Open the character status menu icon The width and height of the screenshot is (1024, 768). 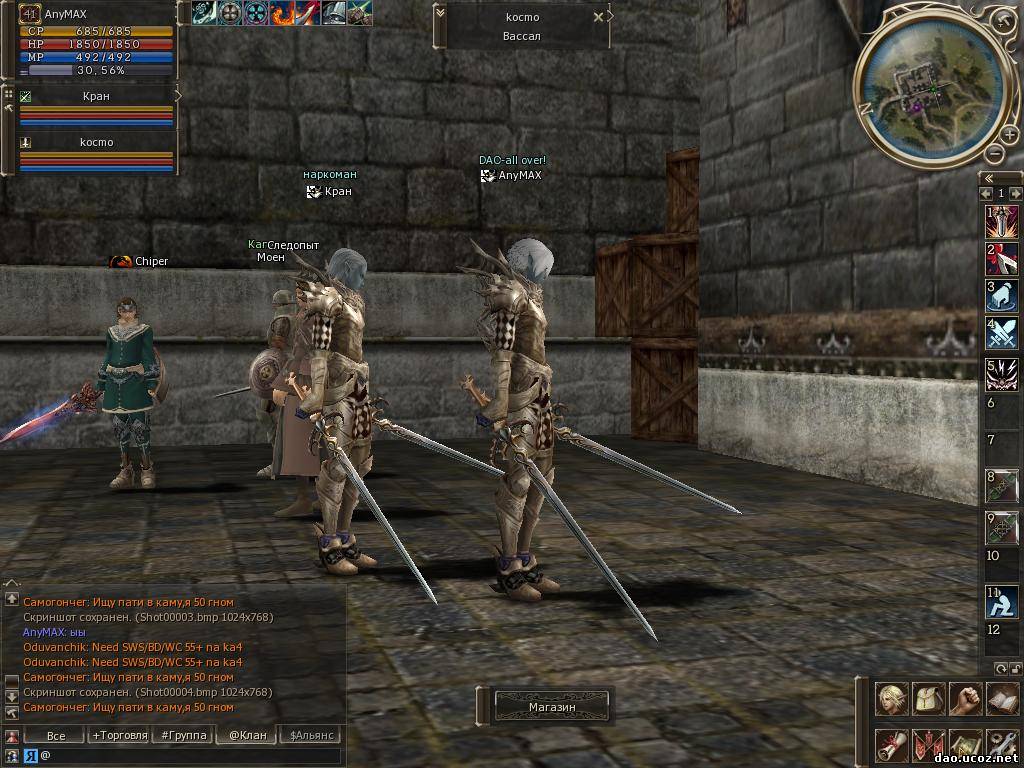point(891,698)
